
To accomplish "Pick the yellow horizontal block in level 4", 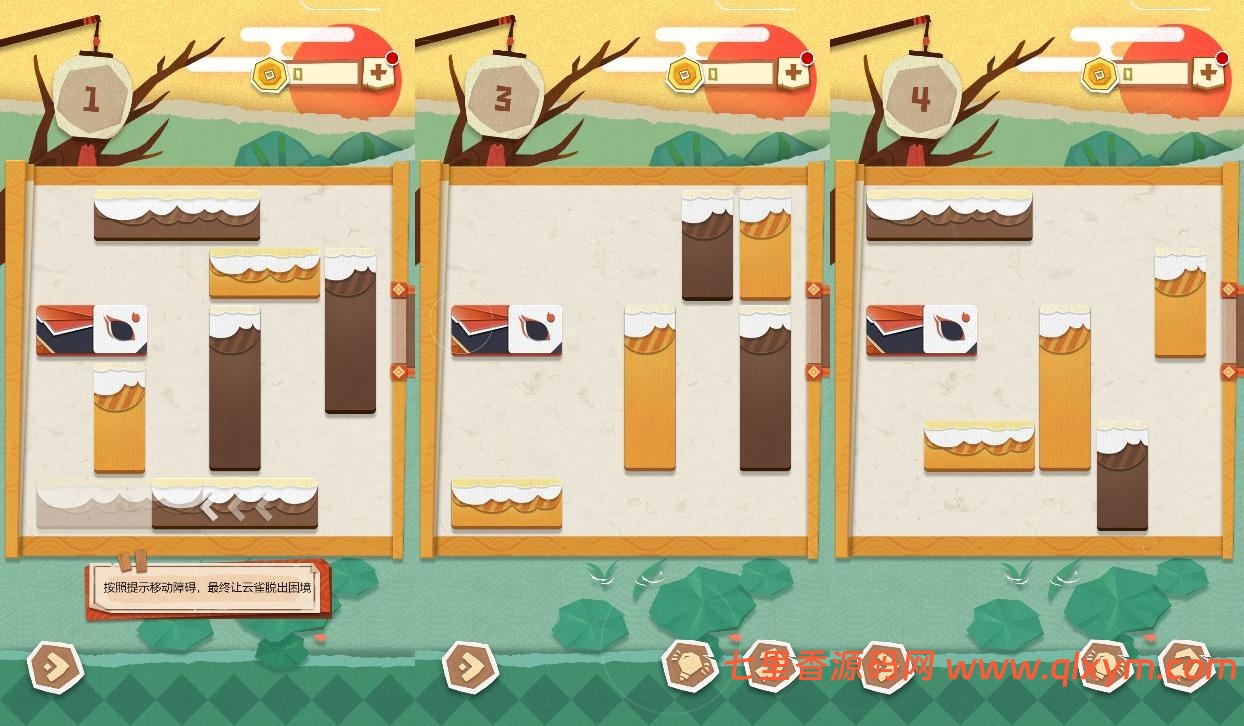I will [x=979, y=447].
